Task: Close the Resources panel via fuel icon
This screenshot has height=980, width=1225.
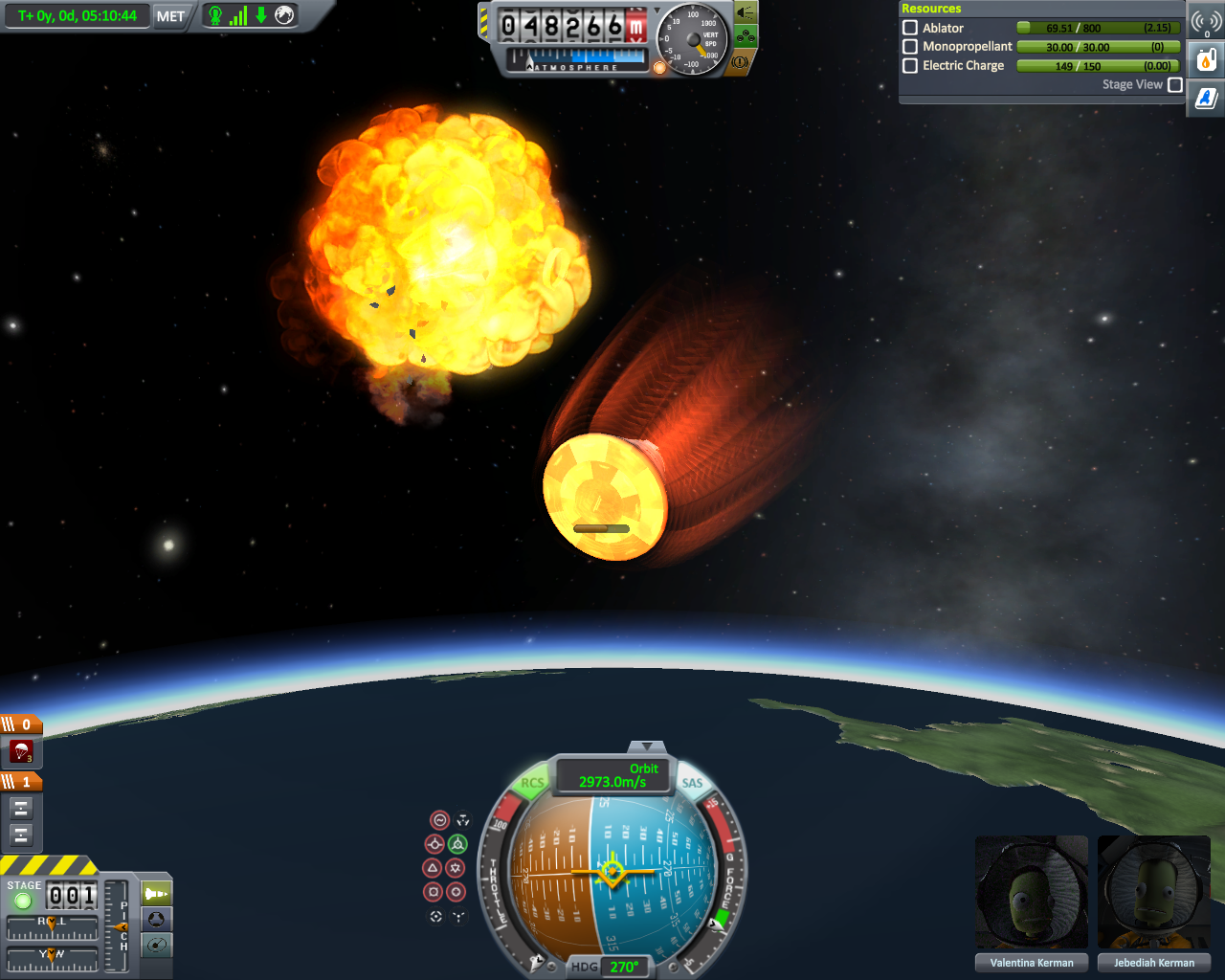Action: [x=1206, y=60]
